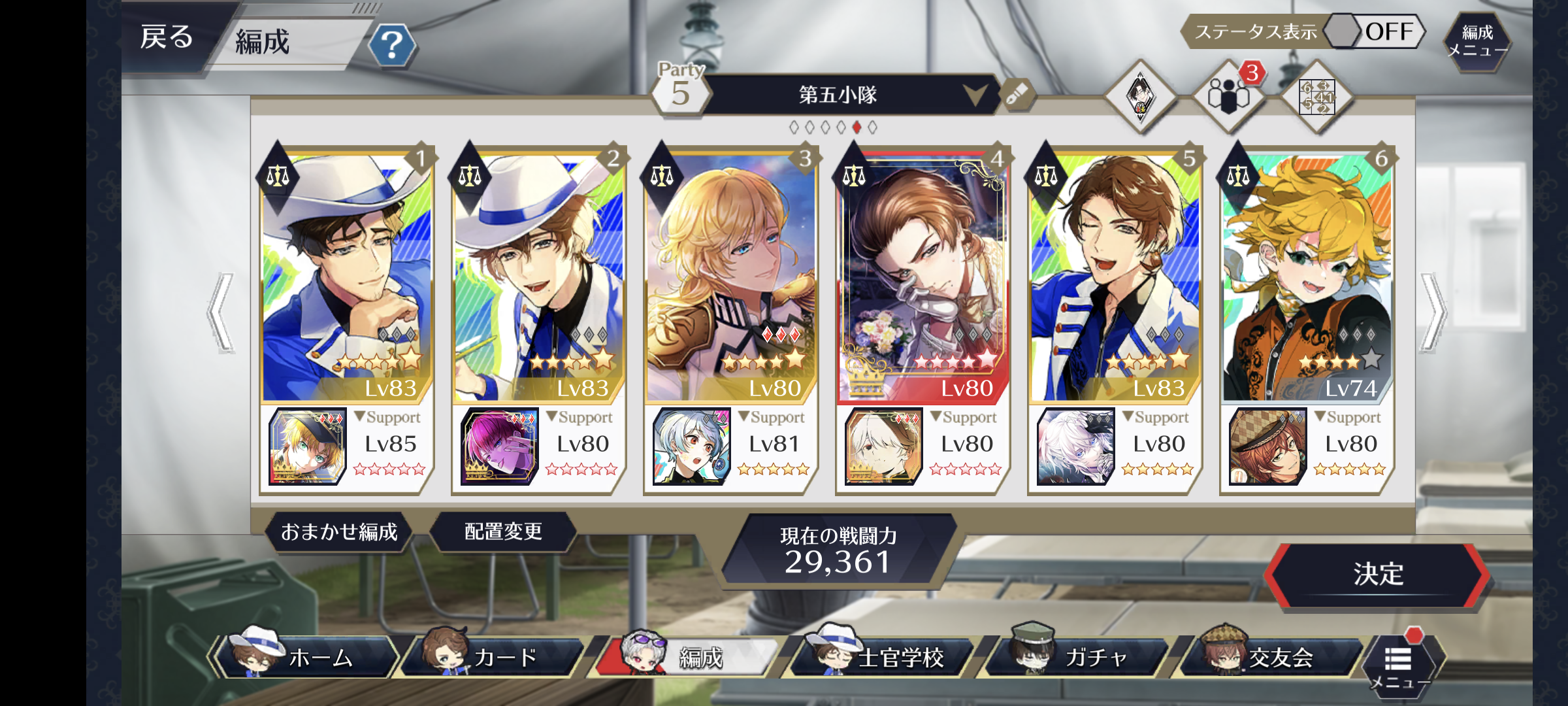Viewport: 1568px width, 706px height.
Task: Open the blue question mark help
Action: tap(391, 46)
